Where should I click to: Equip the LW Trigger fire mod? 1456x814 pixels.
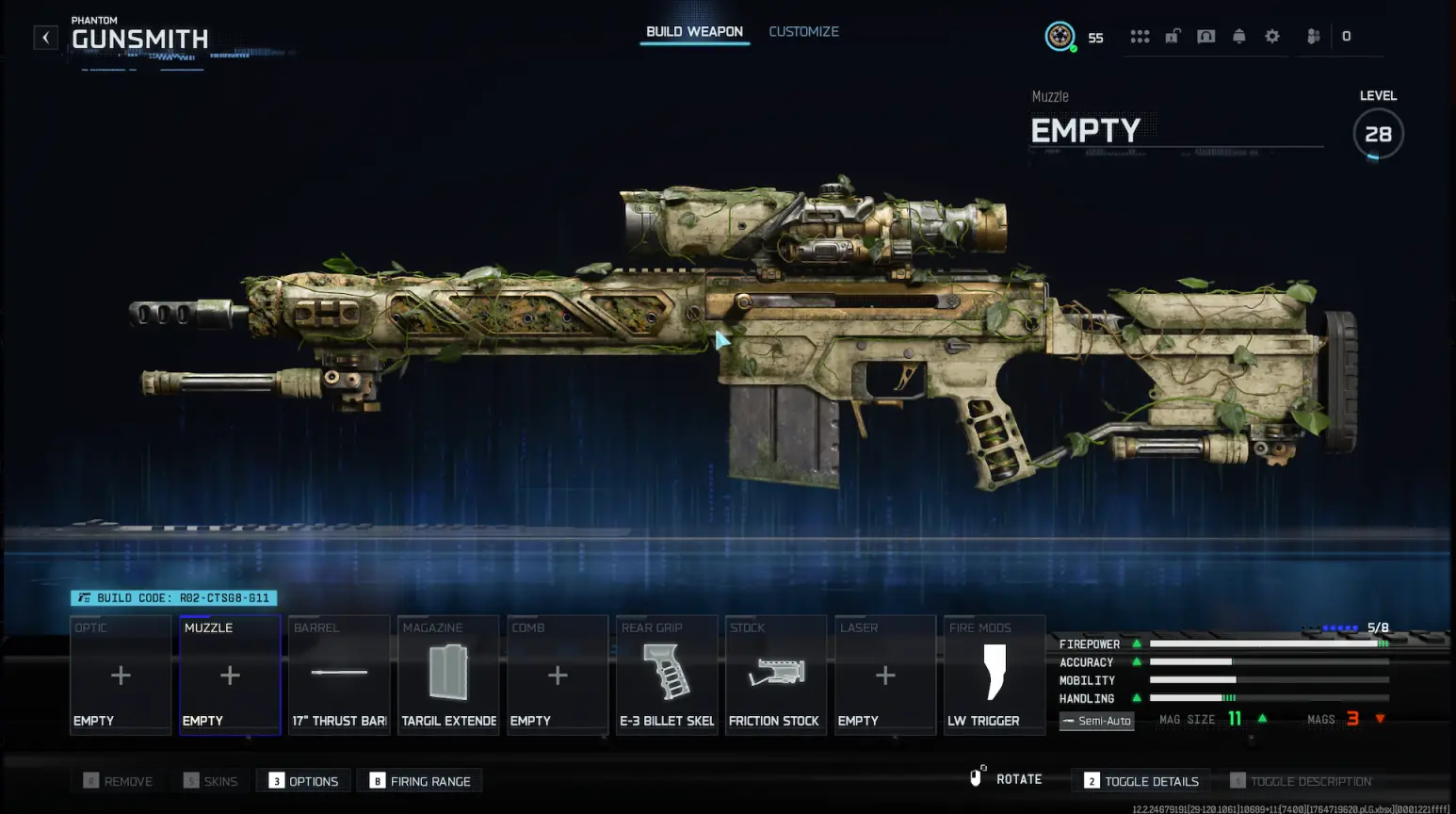994,674
